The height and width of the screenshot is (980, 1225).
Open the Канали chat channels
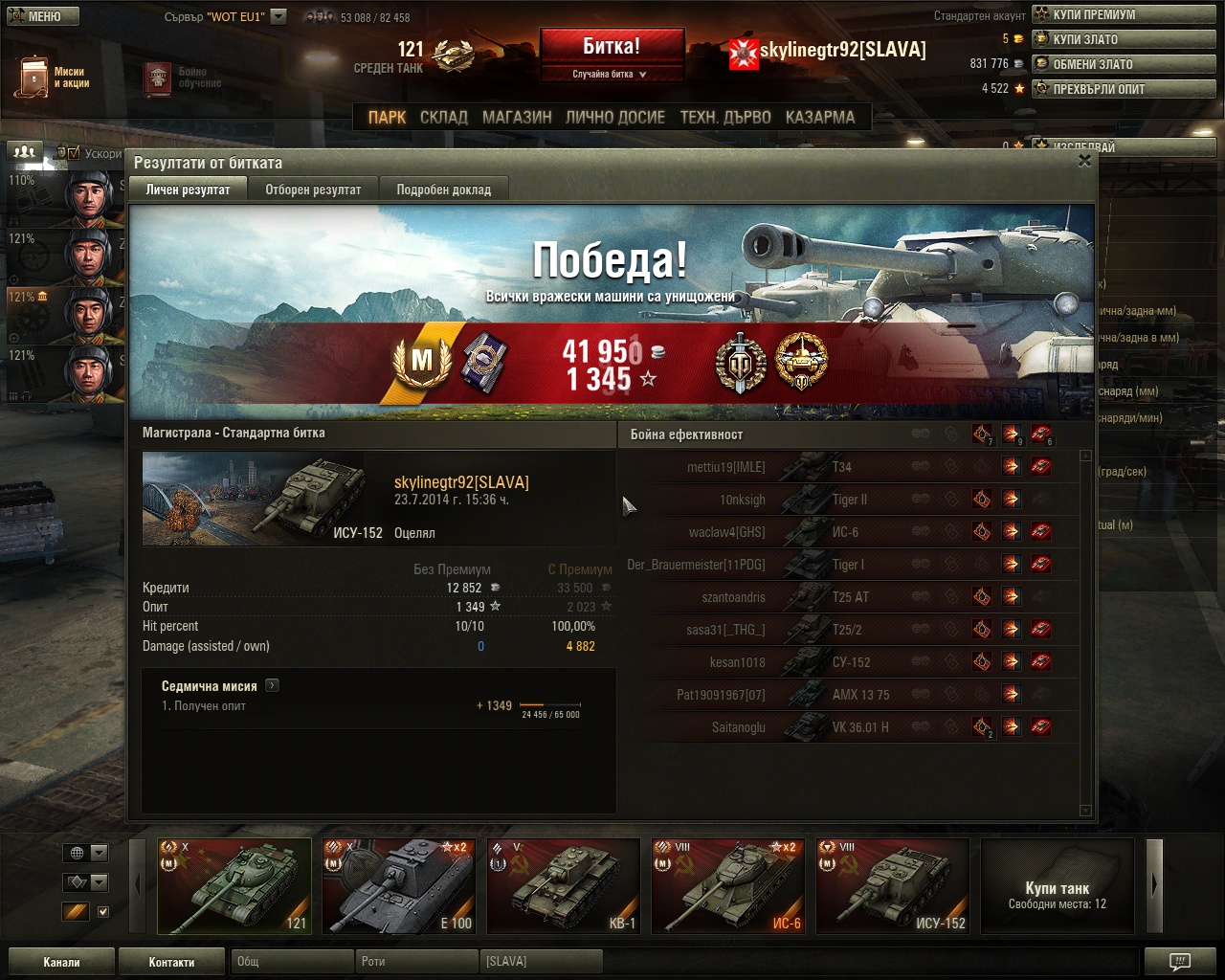pos(61,962)
